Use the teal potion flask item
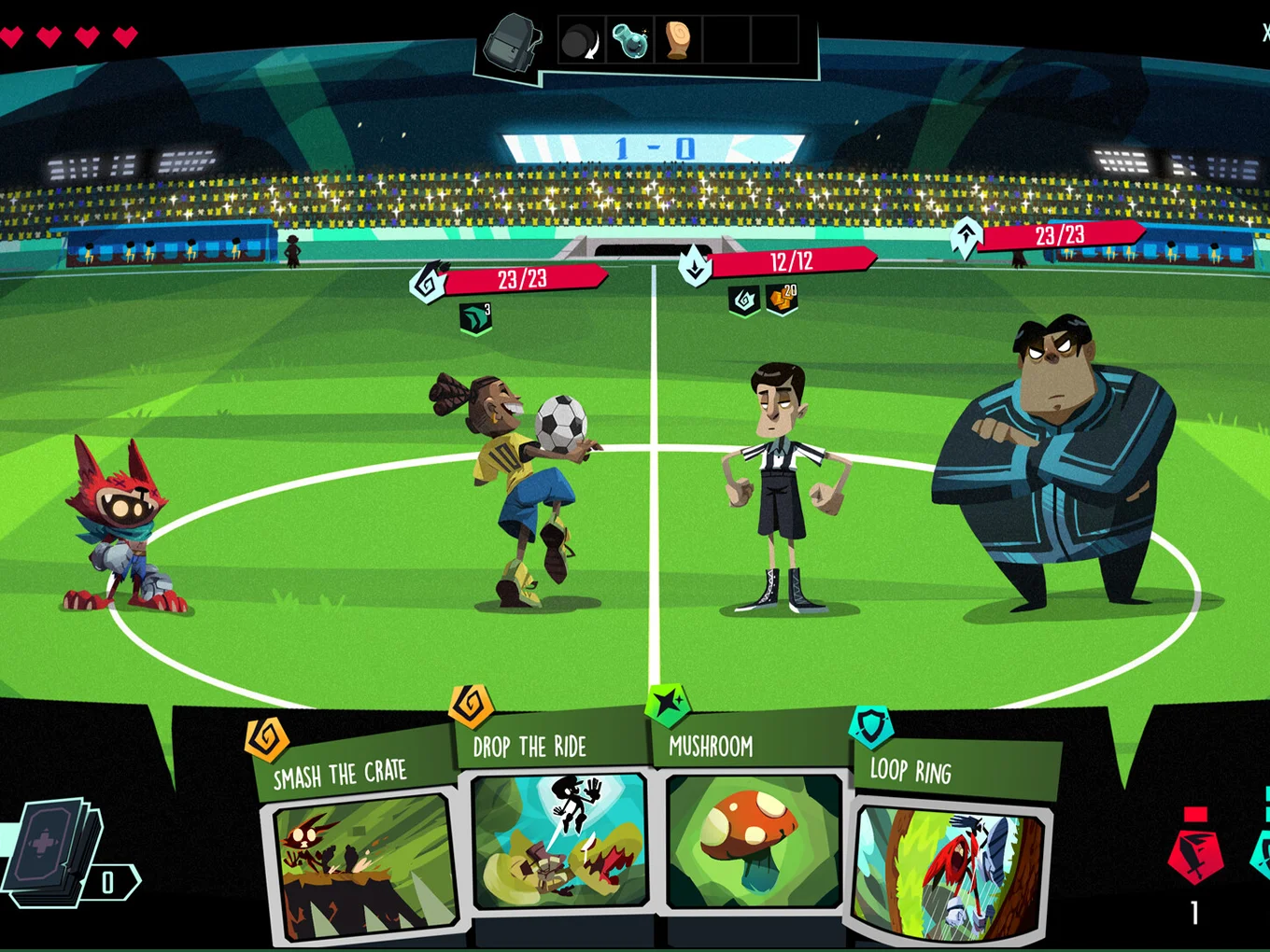The height and width of the screenshot is (952, 1270). point(629,41)
